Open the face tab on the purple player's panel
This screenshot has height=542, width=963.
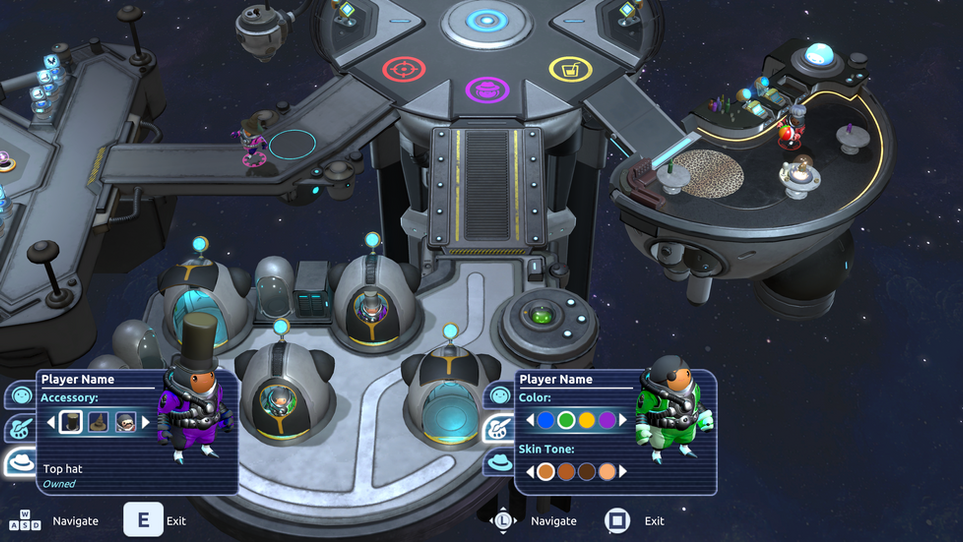(x=20, y=396)
